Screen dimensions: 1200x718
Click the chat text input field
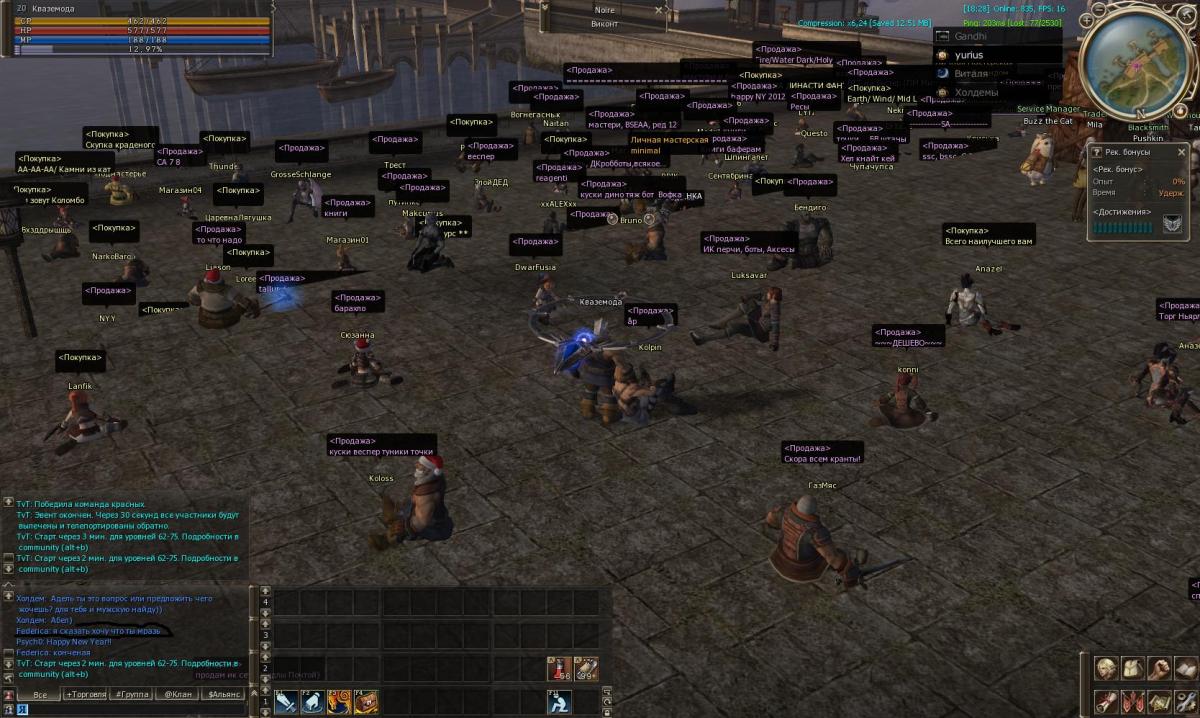[130, 709]
